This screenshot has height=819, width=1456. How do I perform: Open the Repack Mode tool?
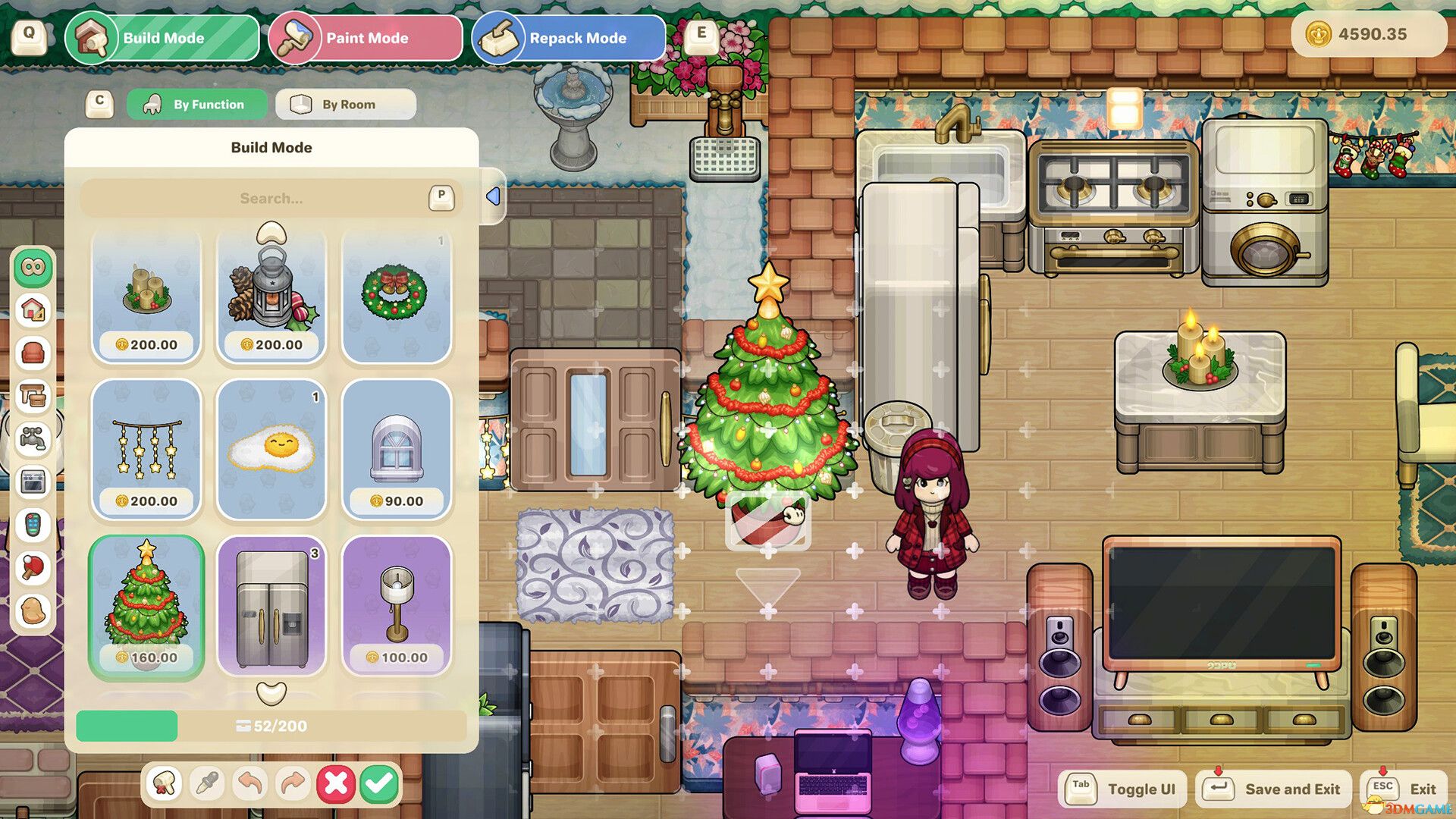(567, 37)
